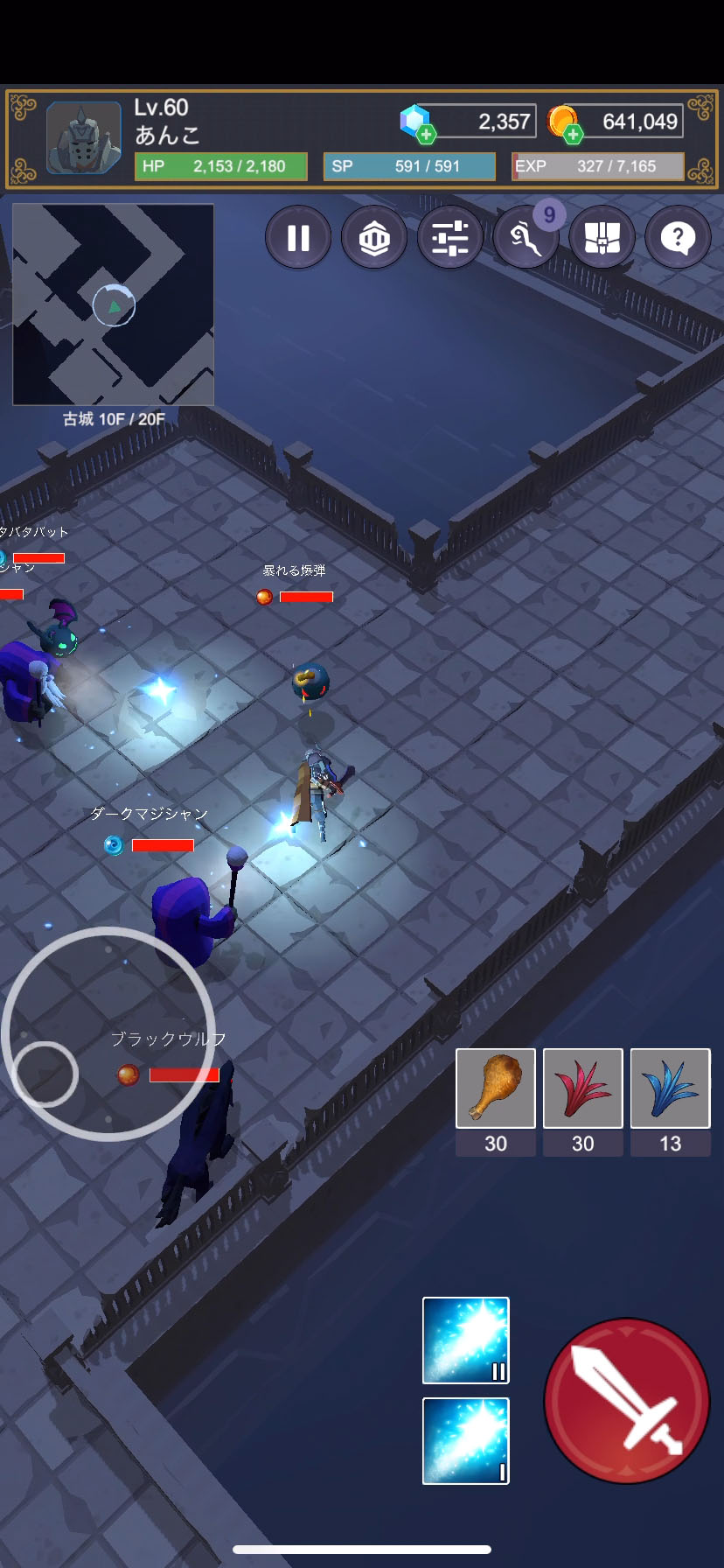Open the hexagon emblem menu button
The height and width of the screenshot is (1568, 724).
point(374,237)
